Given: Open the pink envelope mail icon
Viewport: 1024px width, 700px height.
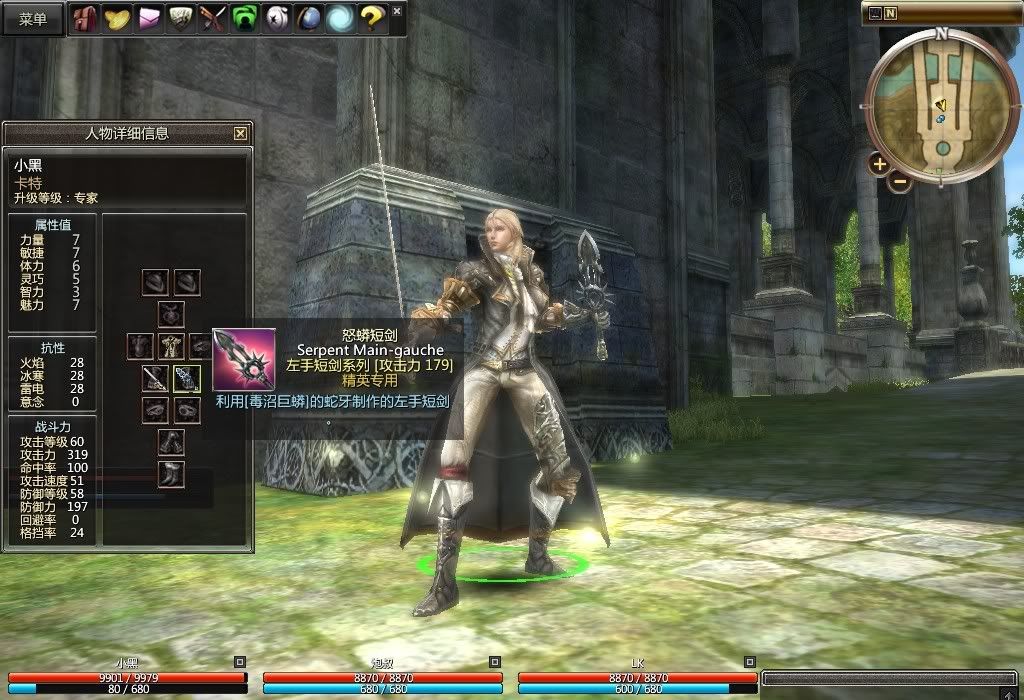Looking at the screenshot, I should [148, 18].
